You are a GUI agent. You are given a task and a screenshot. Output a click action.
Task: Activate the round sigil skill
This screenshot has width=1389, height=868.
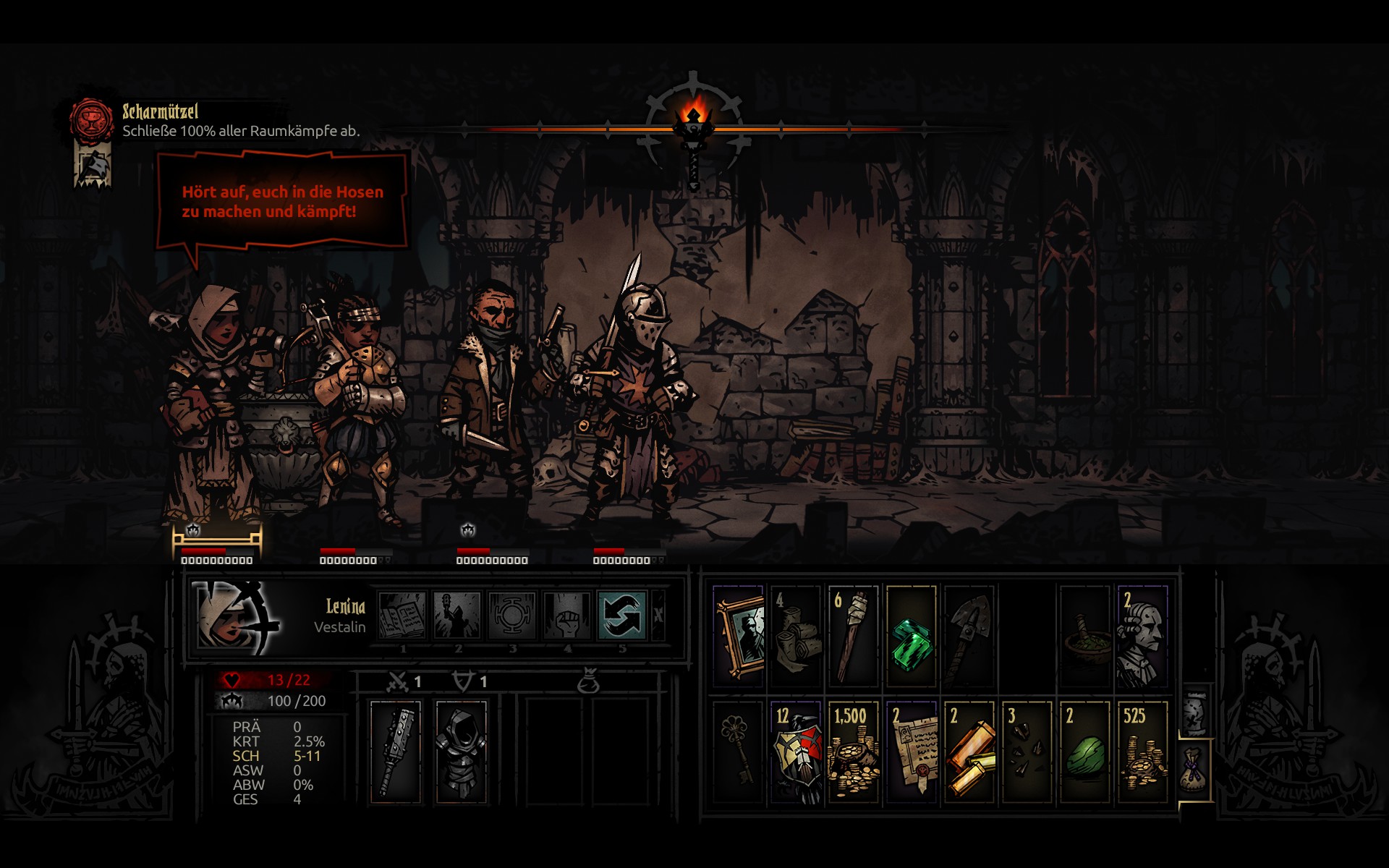pyautogui.click(x=512, y=616)
